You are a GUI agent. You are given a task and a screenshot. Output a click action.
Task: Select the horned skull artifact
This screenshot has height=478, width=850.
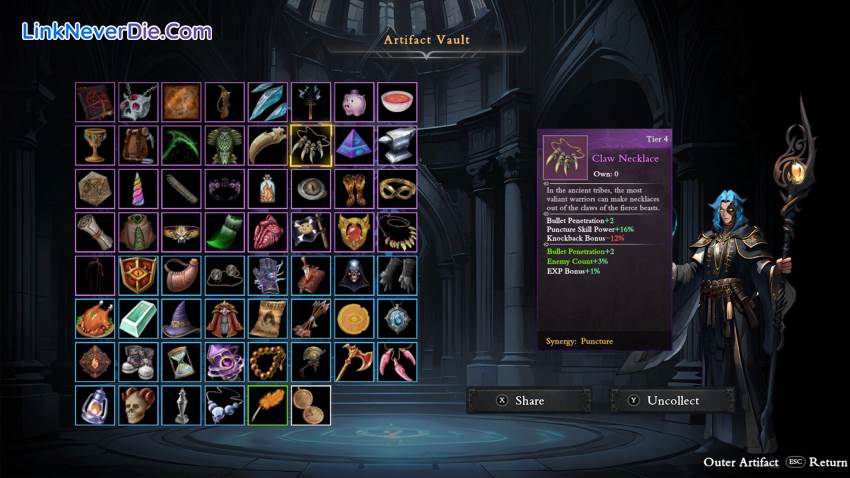pos(138,404)
